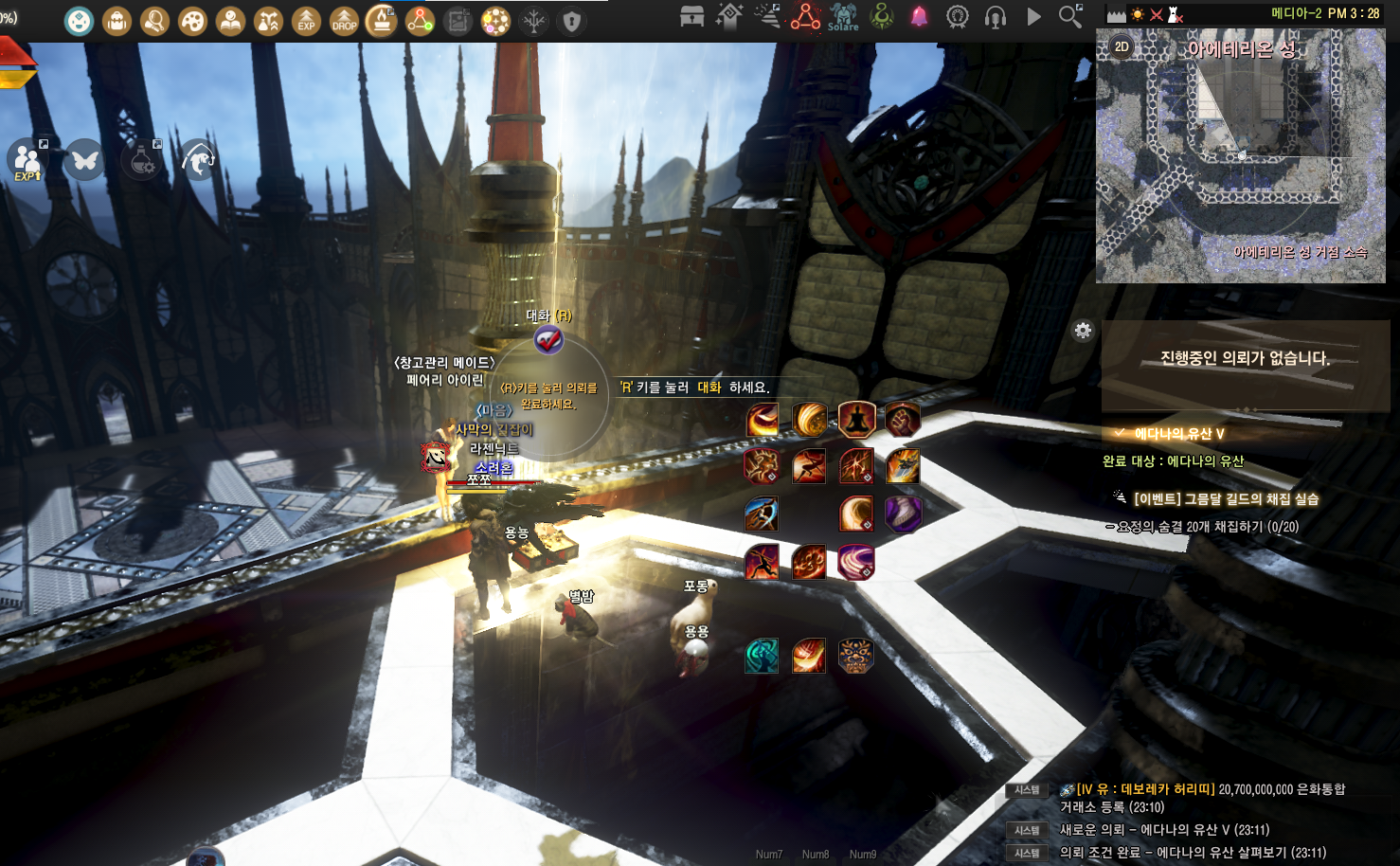Click the EXP boost icon
This screenshot has width=1400, height=866.
[306, 21]
